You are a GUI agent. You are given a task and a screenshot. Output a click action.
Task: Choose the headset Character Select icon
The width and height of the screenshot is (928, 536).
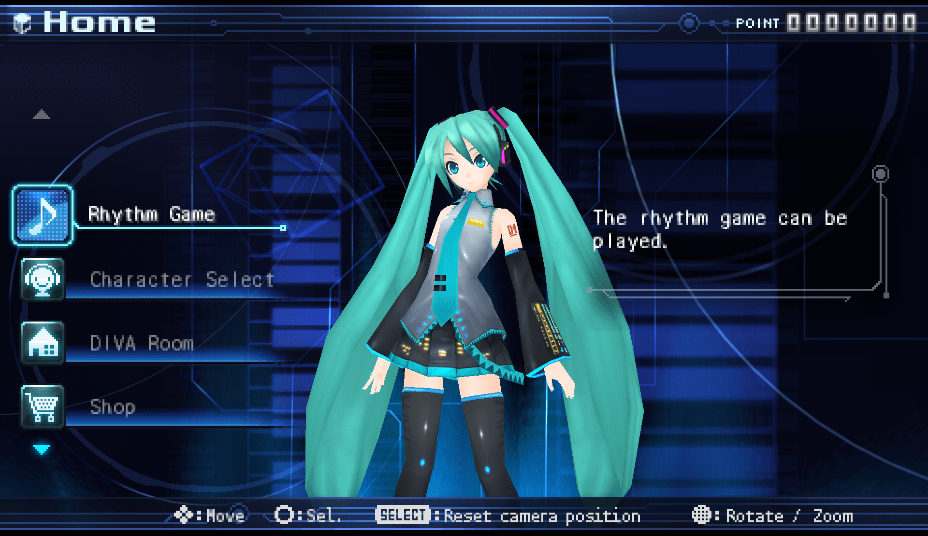[x=43, y=279]
